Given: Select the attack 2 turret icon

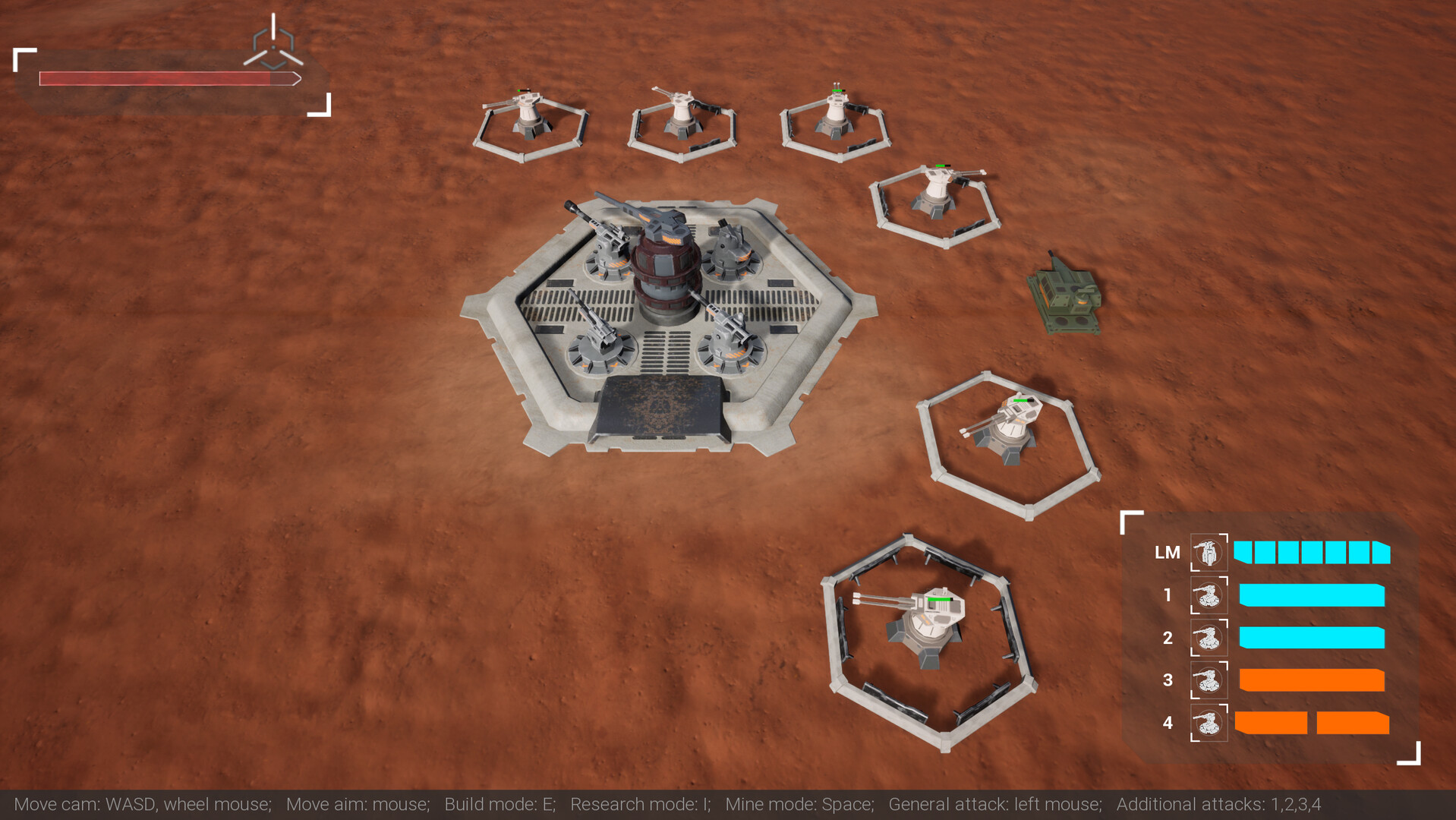Looking at the screenshot, I should (1209, 639).
